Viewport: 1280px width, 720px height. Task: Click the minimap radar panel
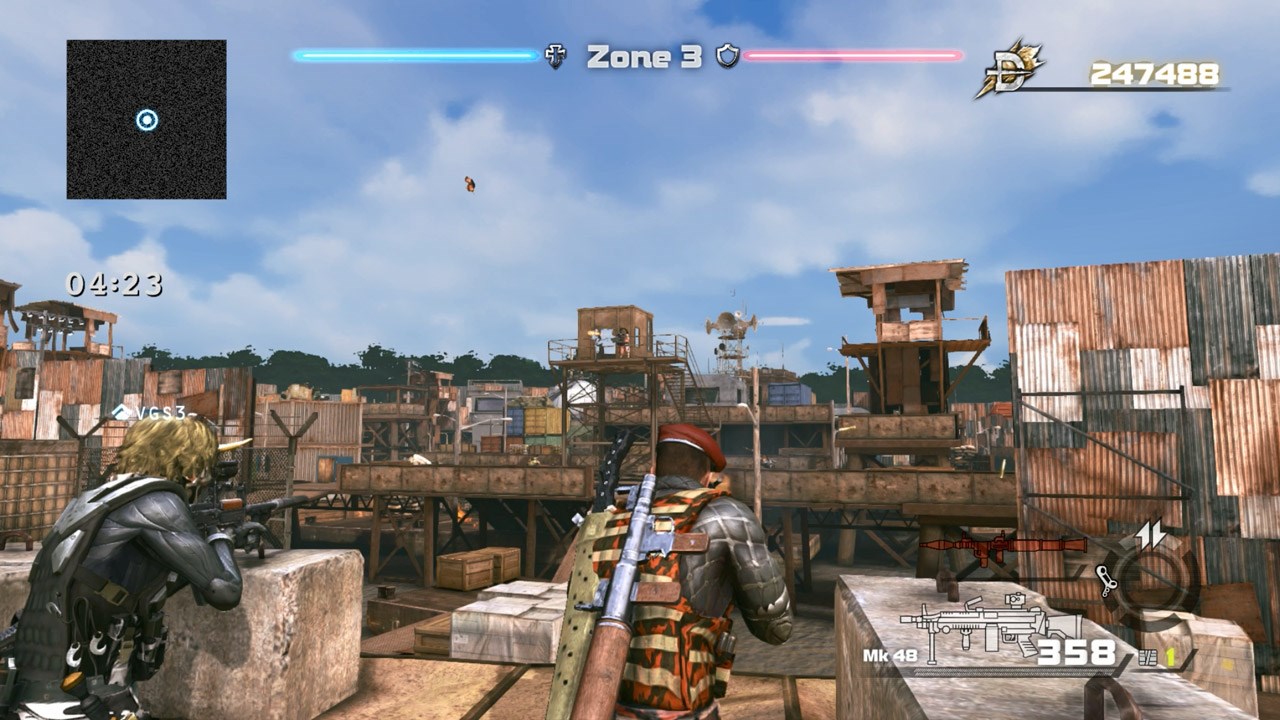click(x=146, y=119)
